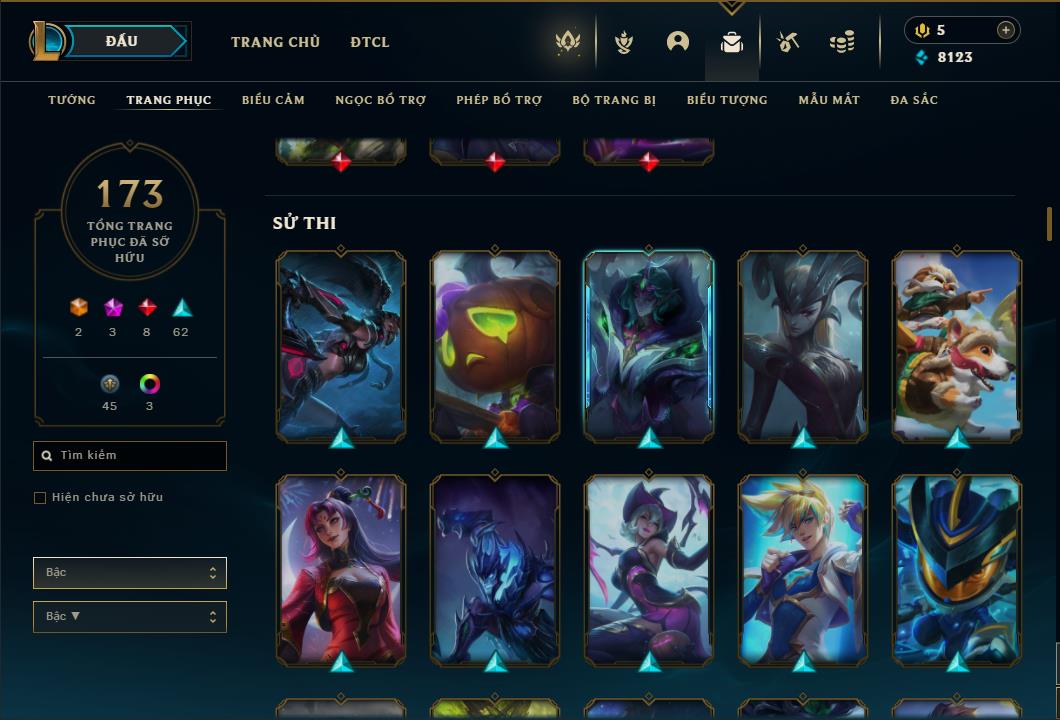This screenshot has width=1060, height=720.
Task: Open the MẪU MẮT tab
Action: pos(829,100)
